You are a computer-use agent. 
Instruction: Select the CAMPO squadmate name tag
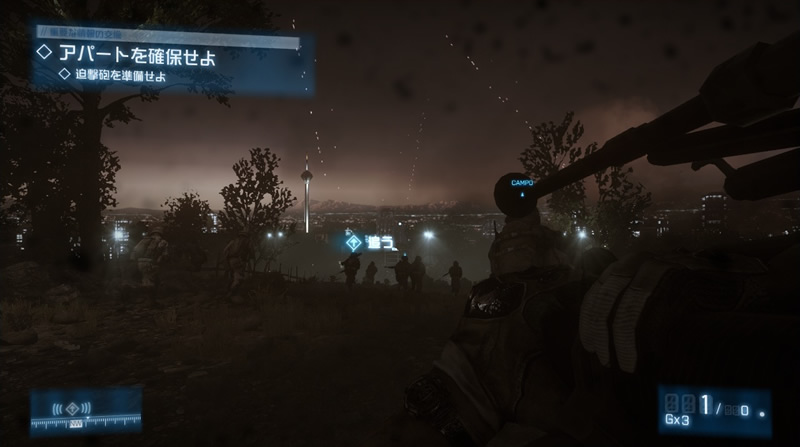[x=522, y=183]
